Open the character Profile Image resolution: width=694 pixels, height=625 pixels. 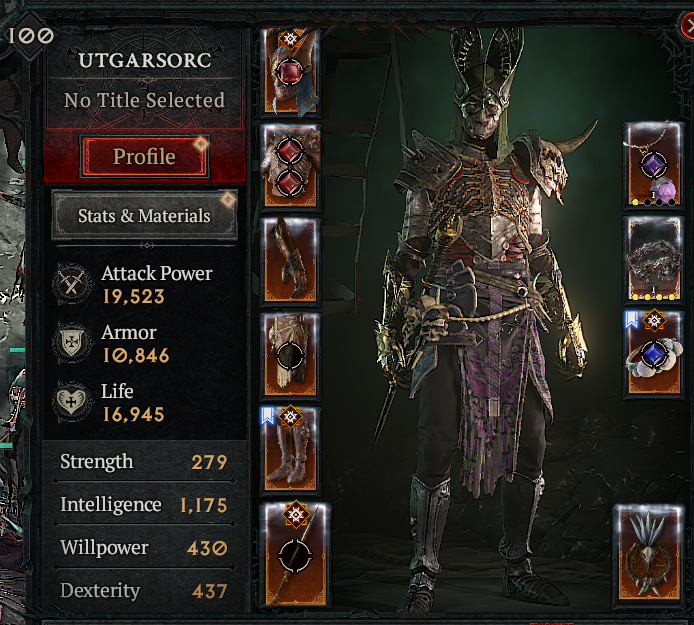[144, 157]
